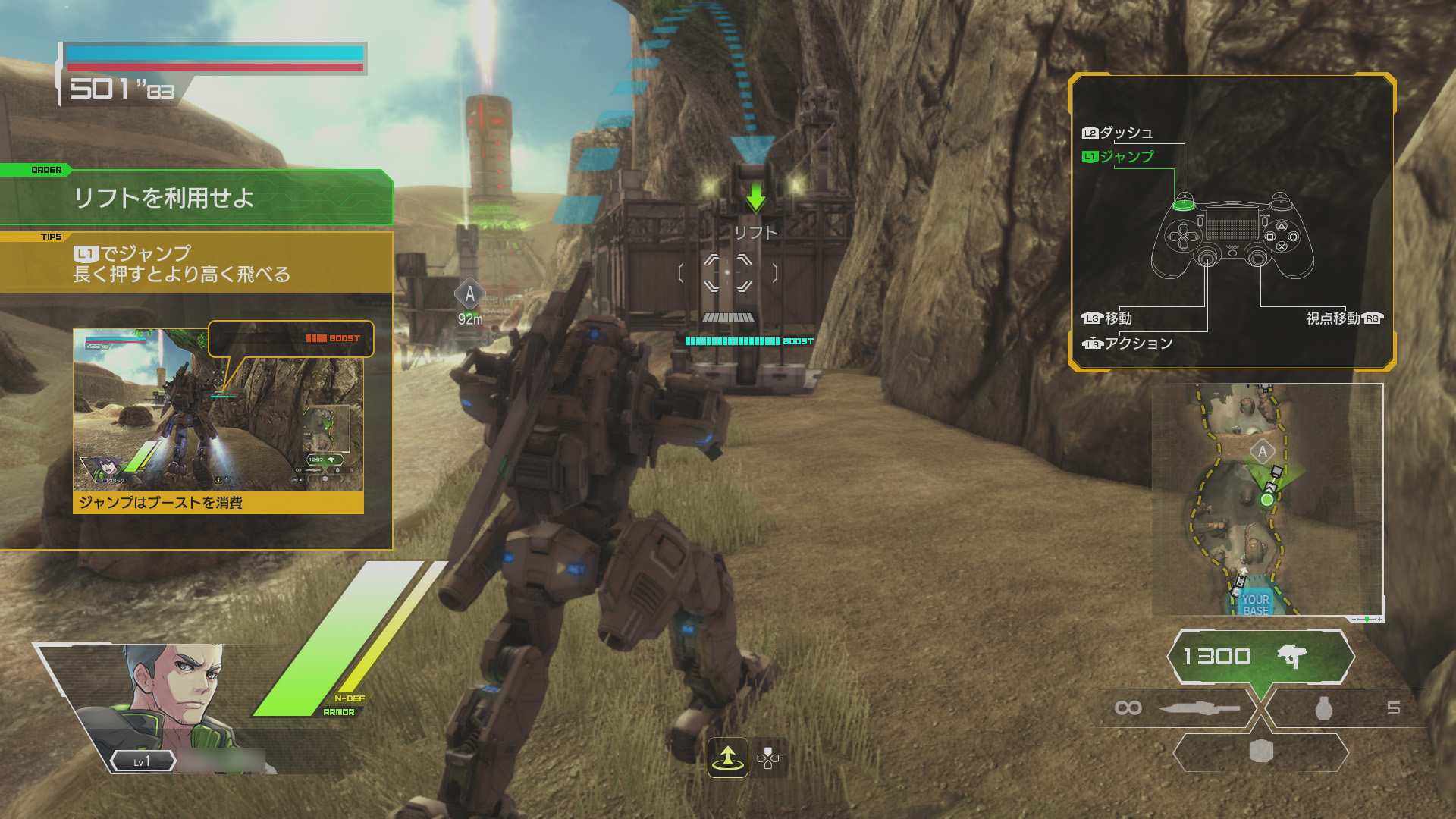
Task: Click the minimap
Action: (x=1267, y=500)
